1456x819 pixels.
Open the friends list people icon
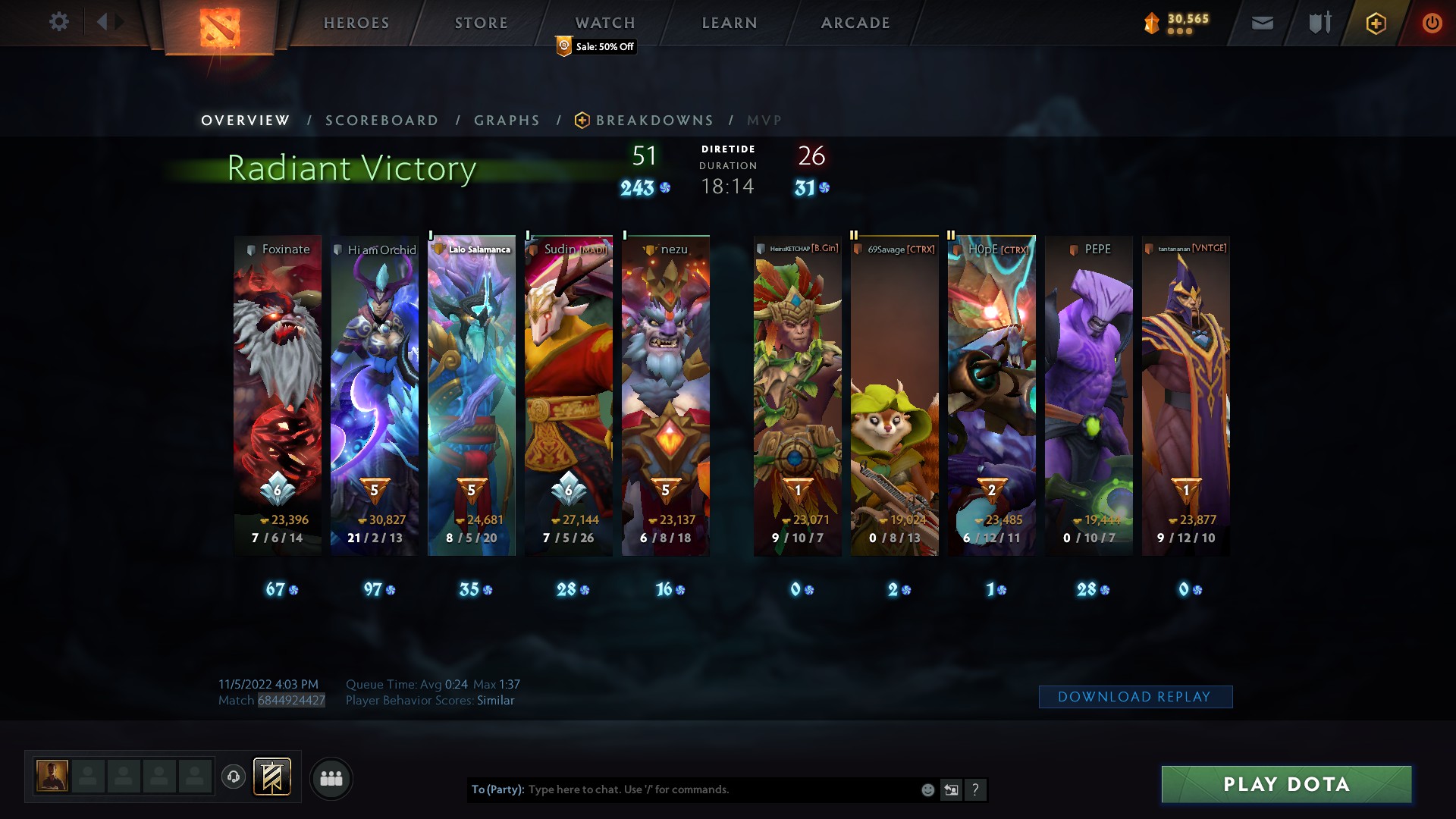(x=331, y=778)
